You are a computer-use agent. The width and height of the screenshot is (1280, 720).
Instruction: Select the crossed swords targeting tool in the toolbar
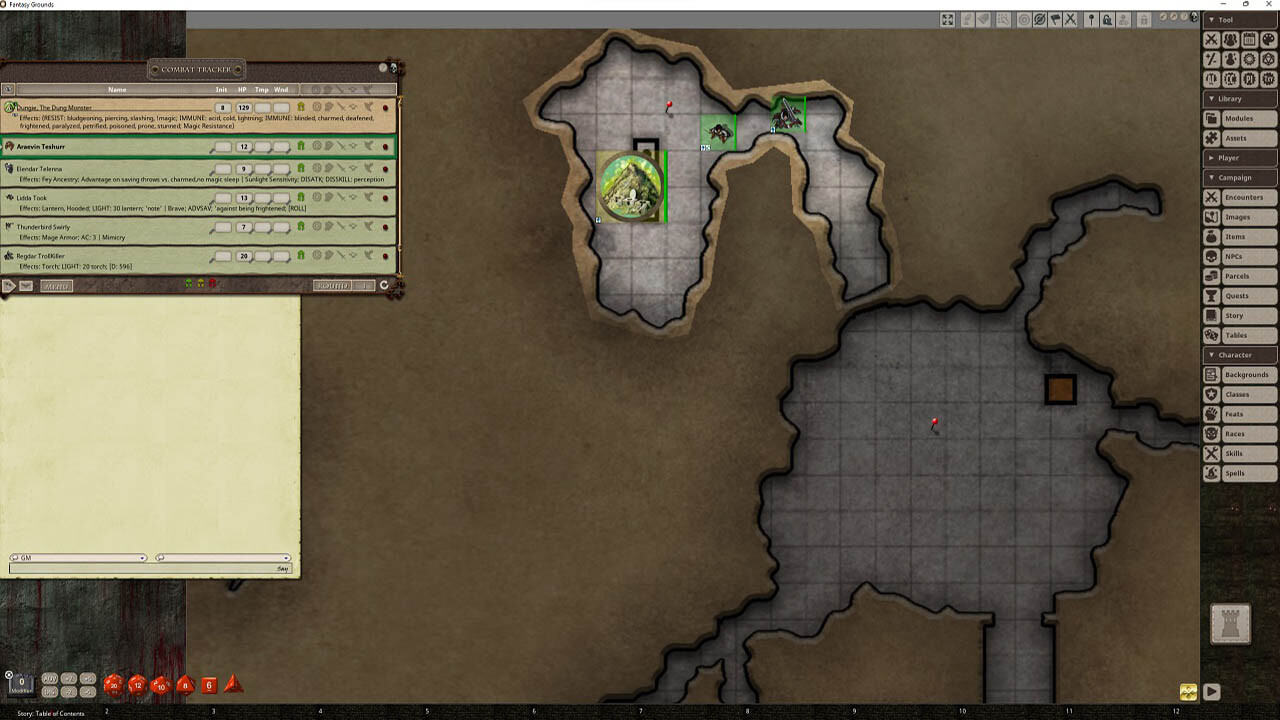coord(1071,18)
